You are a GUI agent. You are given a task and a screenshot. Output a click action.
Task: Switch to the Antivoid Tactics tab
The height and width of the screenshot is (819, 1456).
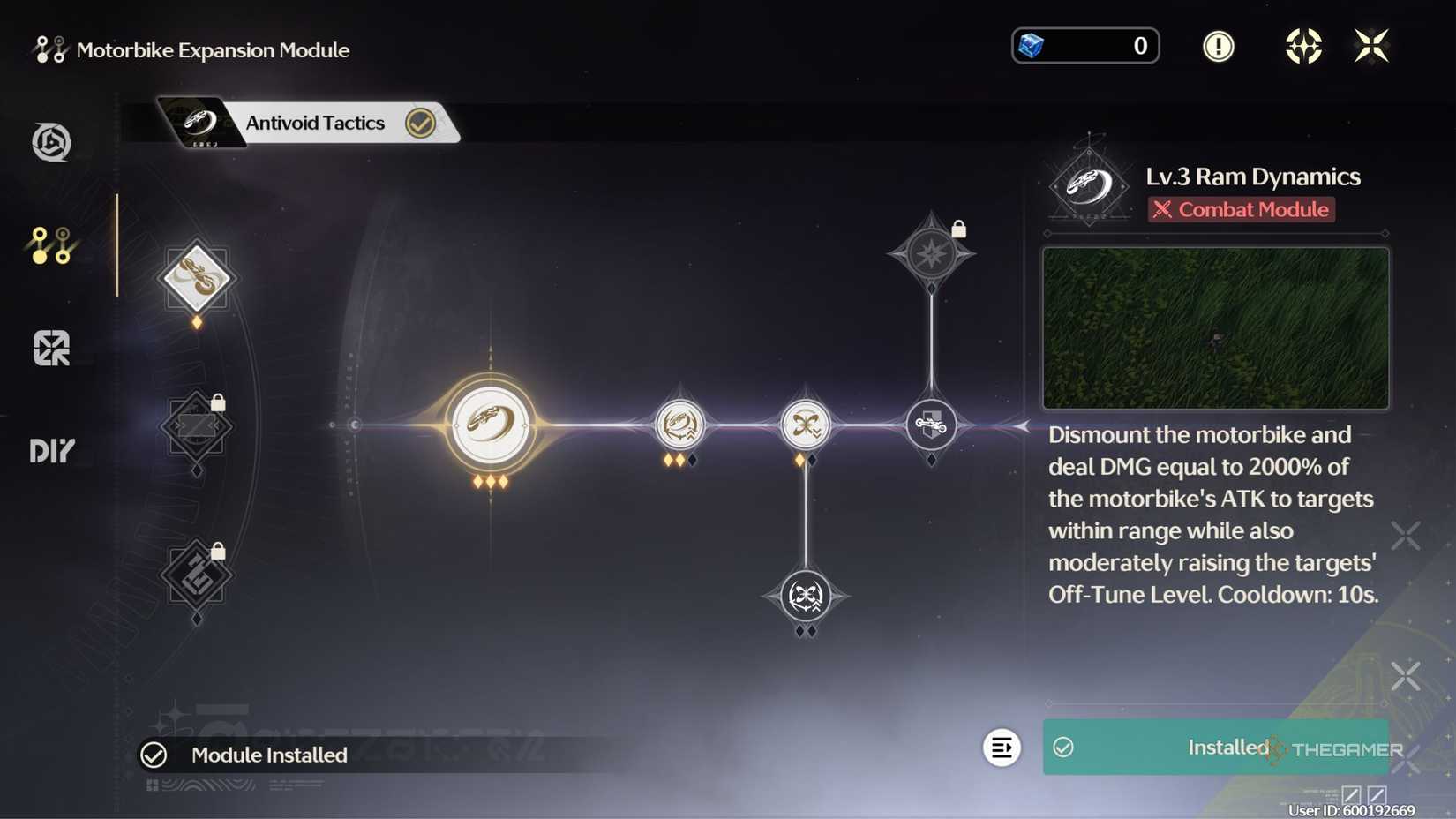point(314,123)
